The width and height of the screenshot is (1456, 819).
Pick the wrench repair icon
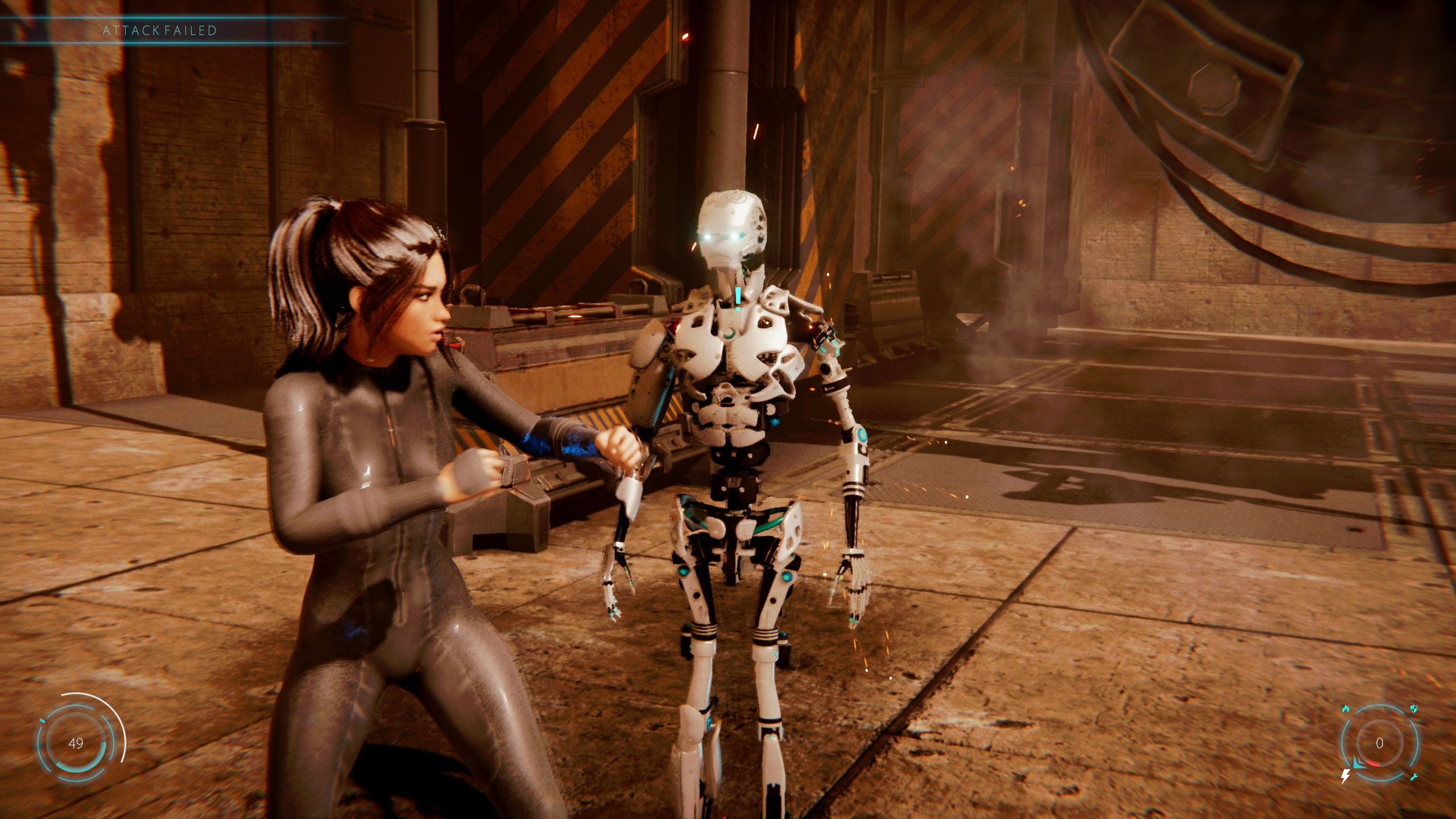point(1414,777)
